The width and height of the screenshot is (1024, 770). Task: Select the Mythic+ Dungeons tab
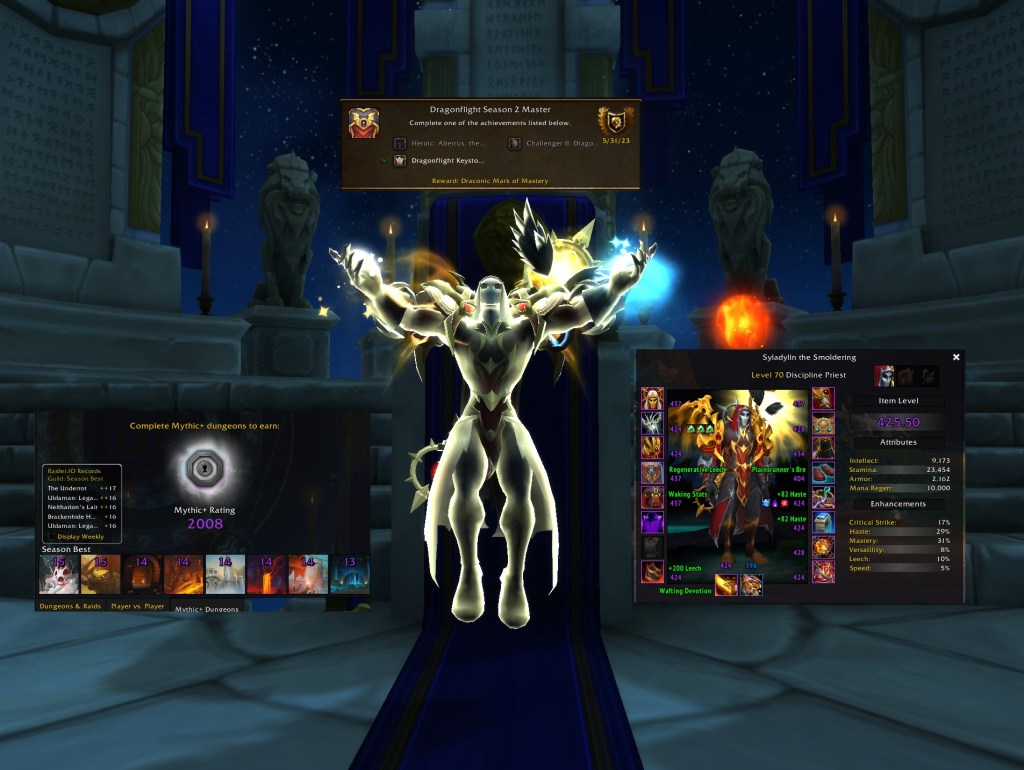(208, 607)
